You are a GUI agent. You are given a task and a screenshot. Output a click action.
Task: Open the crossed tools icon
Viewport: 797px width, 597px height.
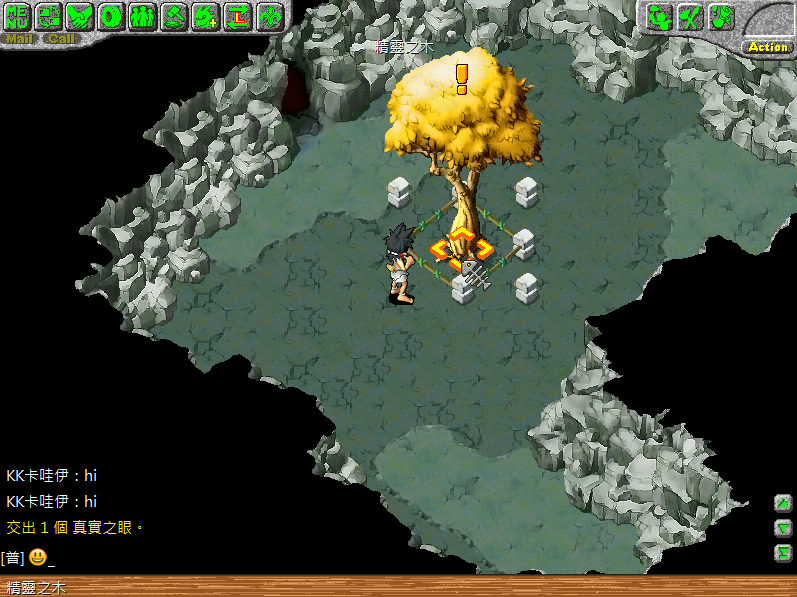[x=689, y=17]
